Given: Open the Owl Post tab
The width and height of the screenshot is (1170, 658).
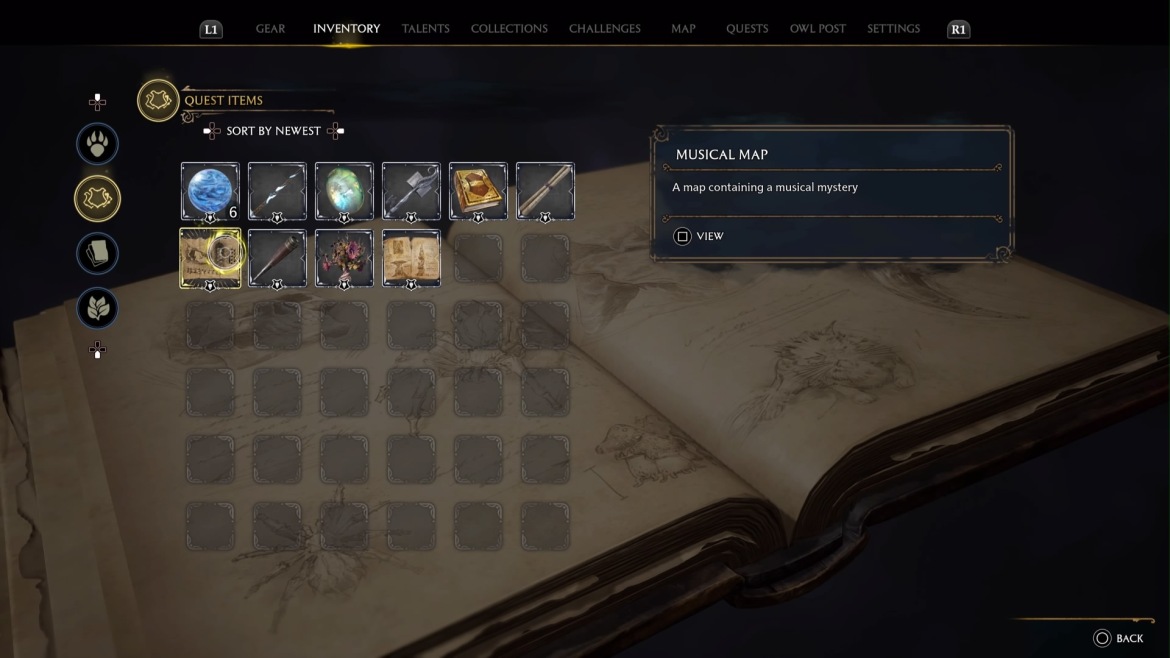Looking at the screenshot, I should (817, 29).
